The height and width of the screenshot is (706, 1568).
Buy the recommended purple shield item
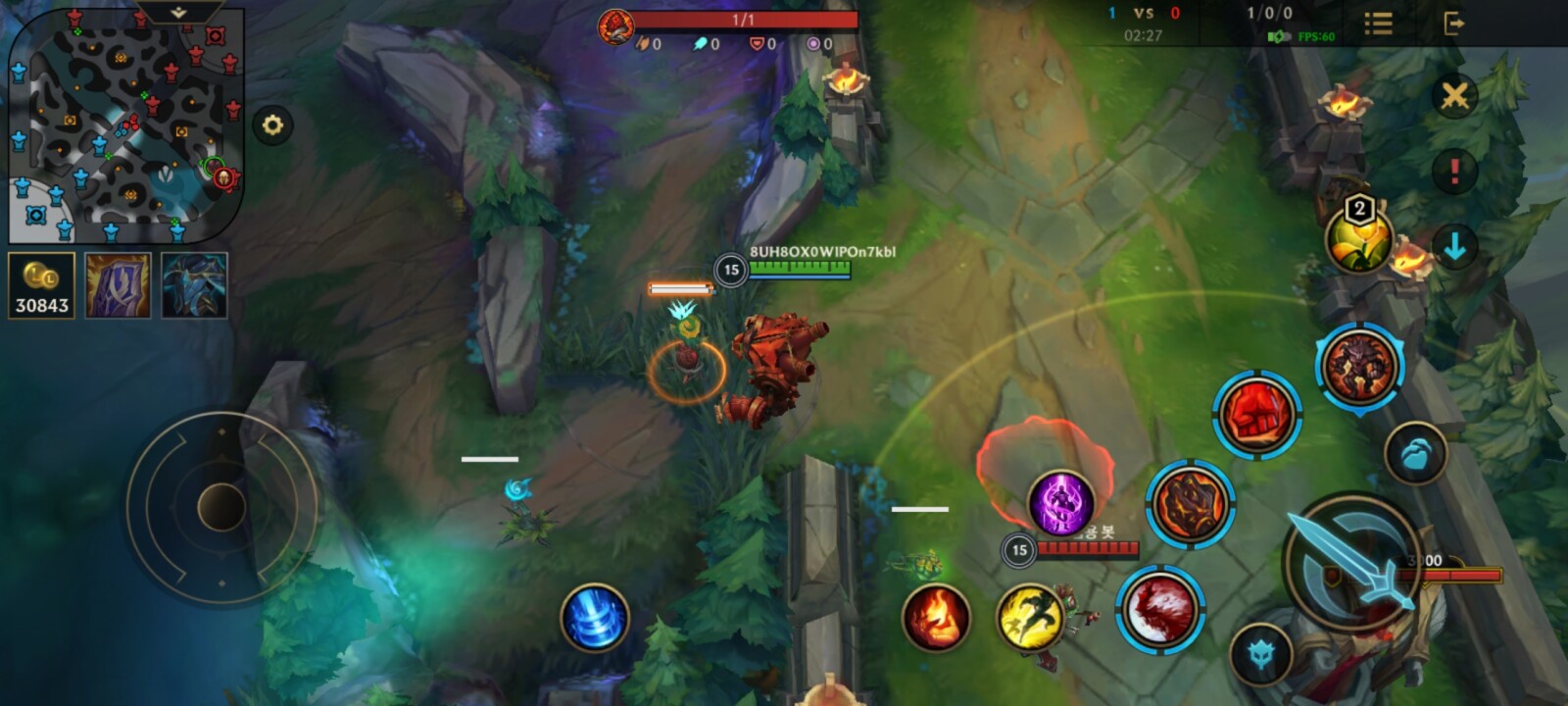pos(118,285)
